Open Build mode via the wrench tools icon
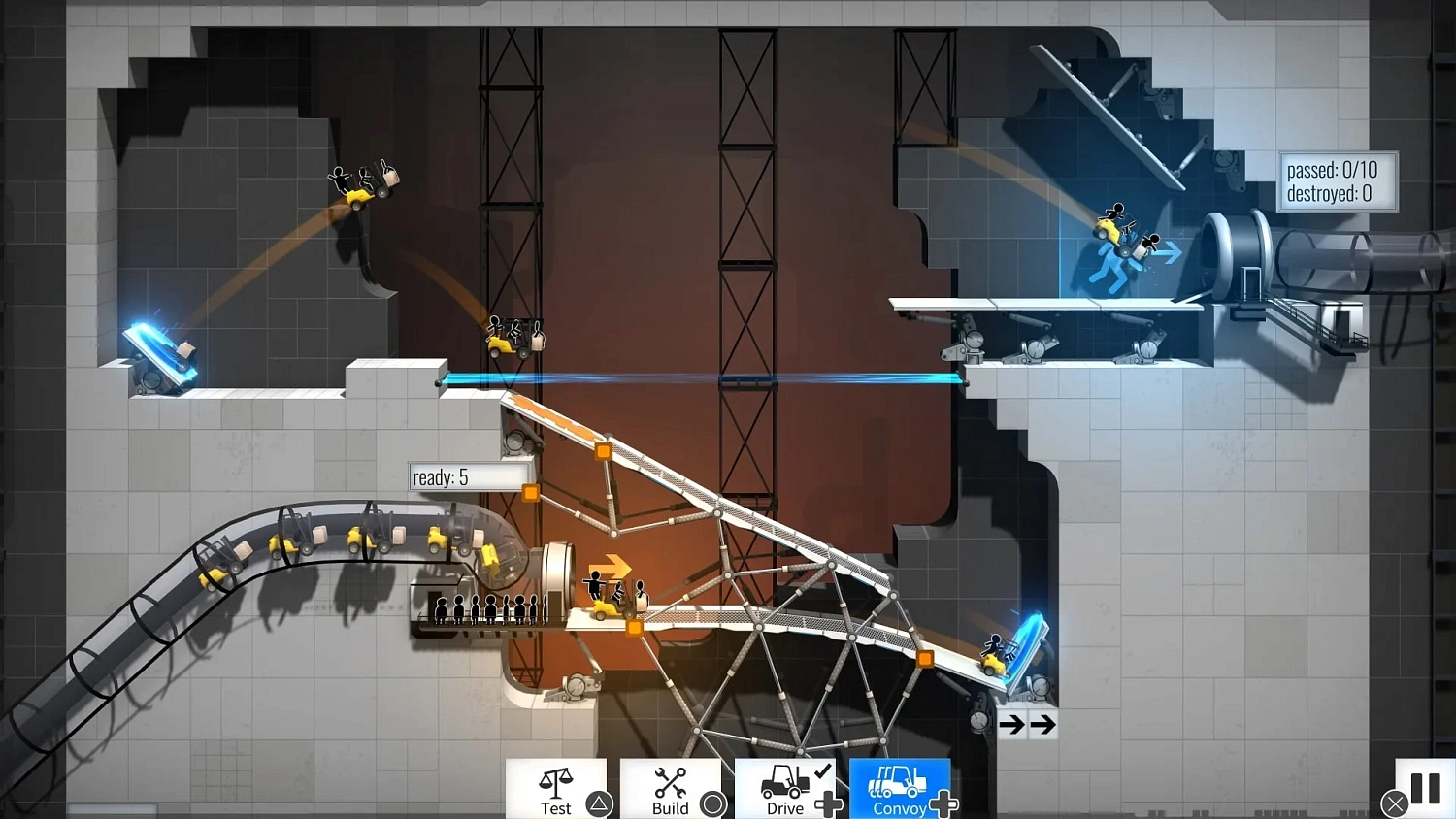The height and width of the screenshot is (819, 1456). 669,780
